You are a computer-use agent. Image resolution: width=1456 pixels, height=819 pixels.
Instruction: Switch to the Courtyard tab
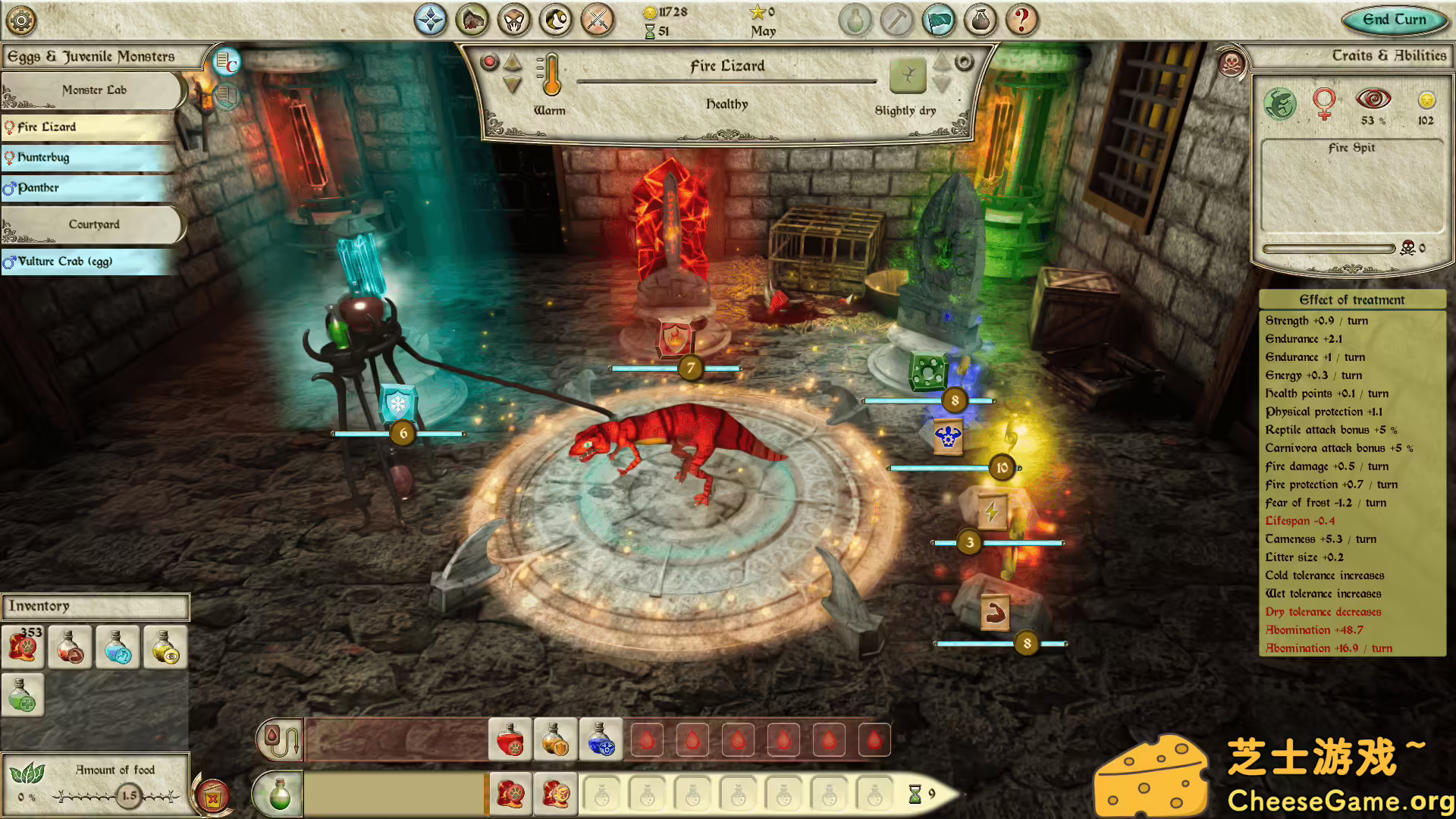[x=94, y=224]
